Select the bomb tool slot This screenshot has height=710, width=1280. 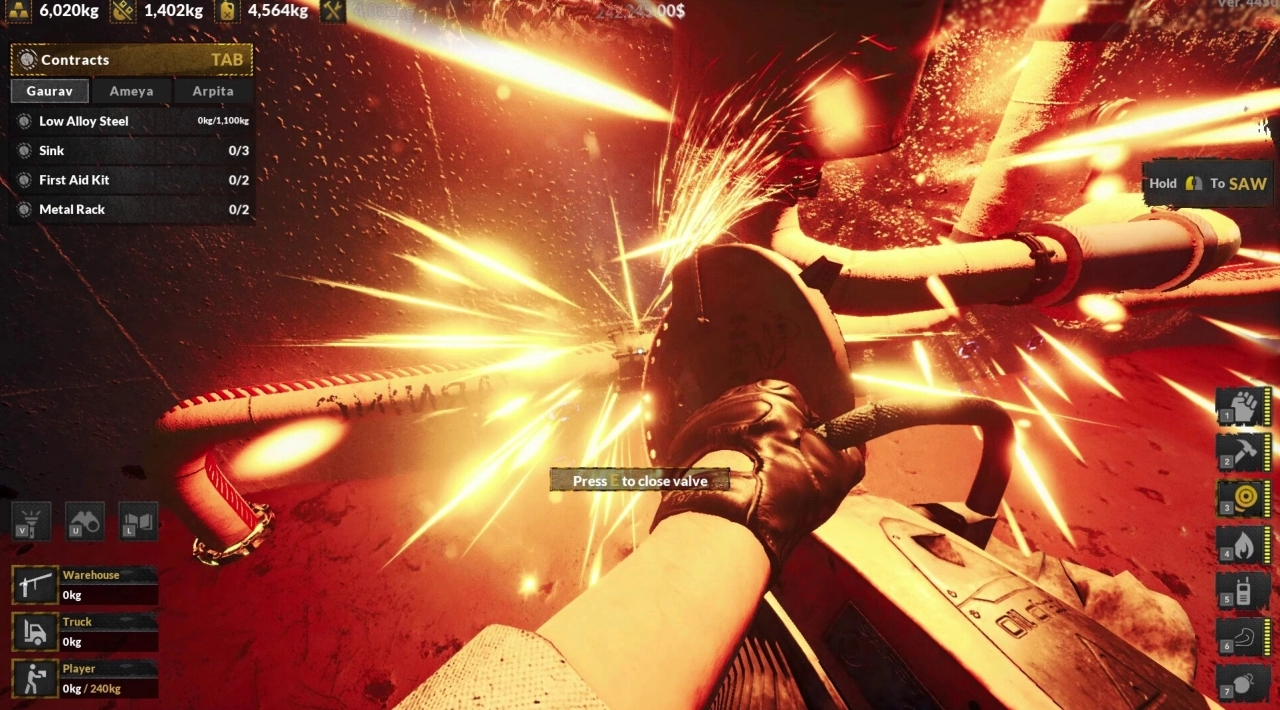click(1243, 682)
